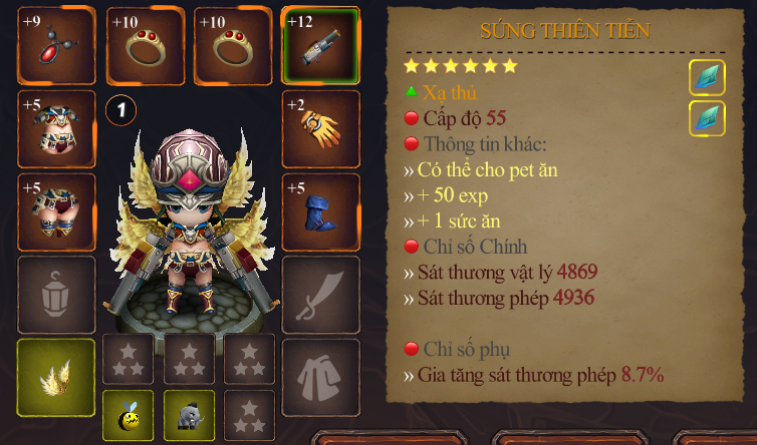Select the +5 blue boots slot
This screenshot has width=757, height=445.
point(320,211)
